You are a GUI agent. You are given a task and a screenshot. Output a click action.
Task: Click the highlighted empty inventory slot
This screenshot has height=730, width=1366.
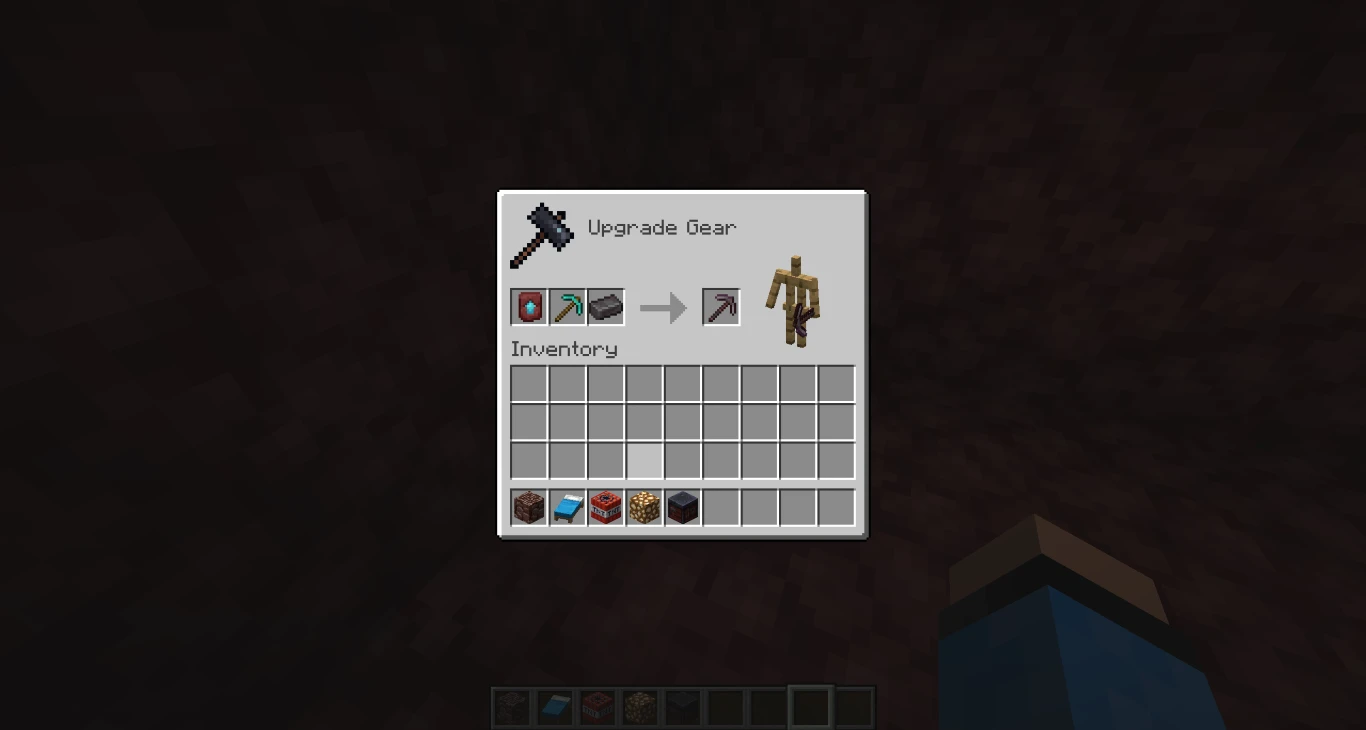(643, 460)
